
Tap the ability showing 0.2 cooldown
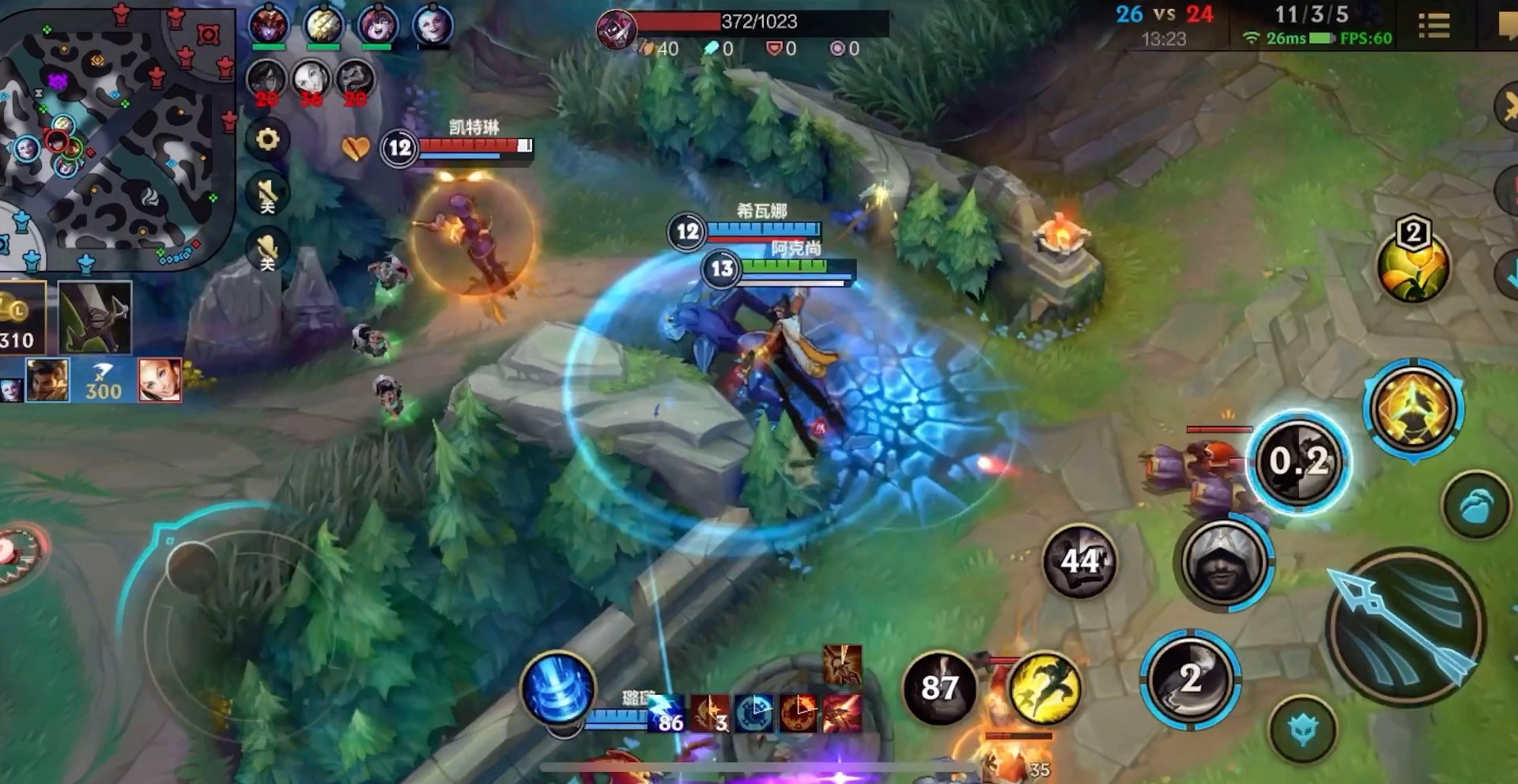(1298, 462)
